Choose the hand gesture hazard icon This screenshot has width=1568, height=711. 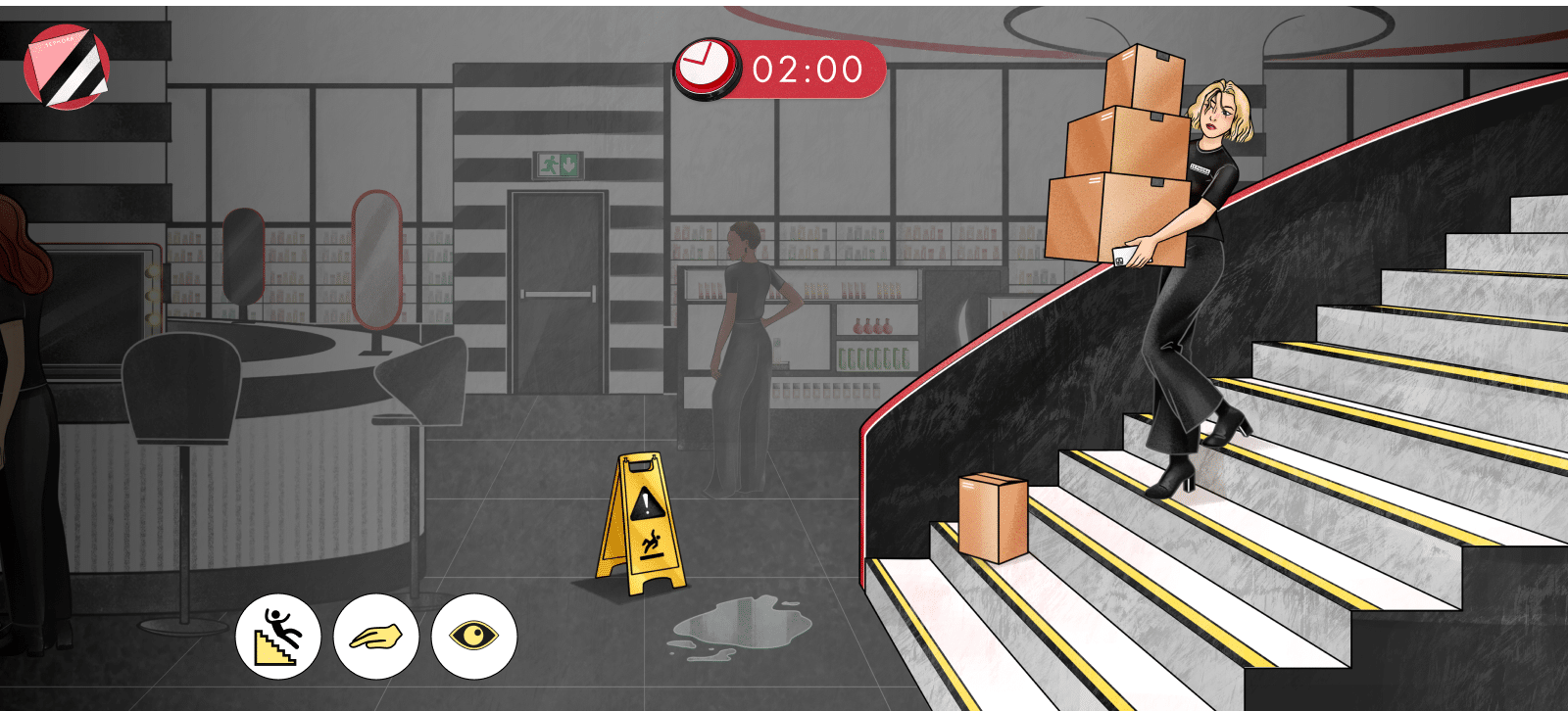376,637
